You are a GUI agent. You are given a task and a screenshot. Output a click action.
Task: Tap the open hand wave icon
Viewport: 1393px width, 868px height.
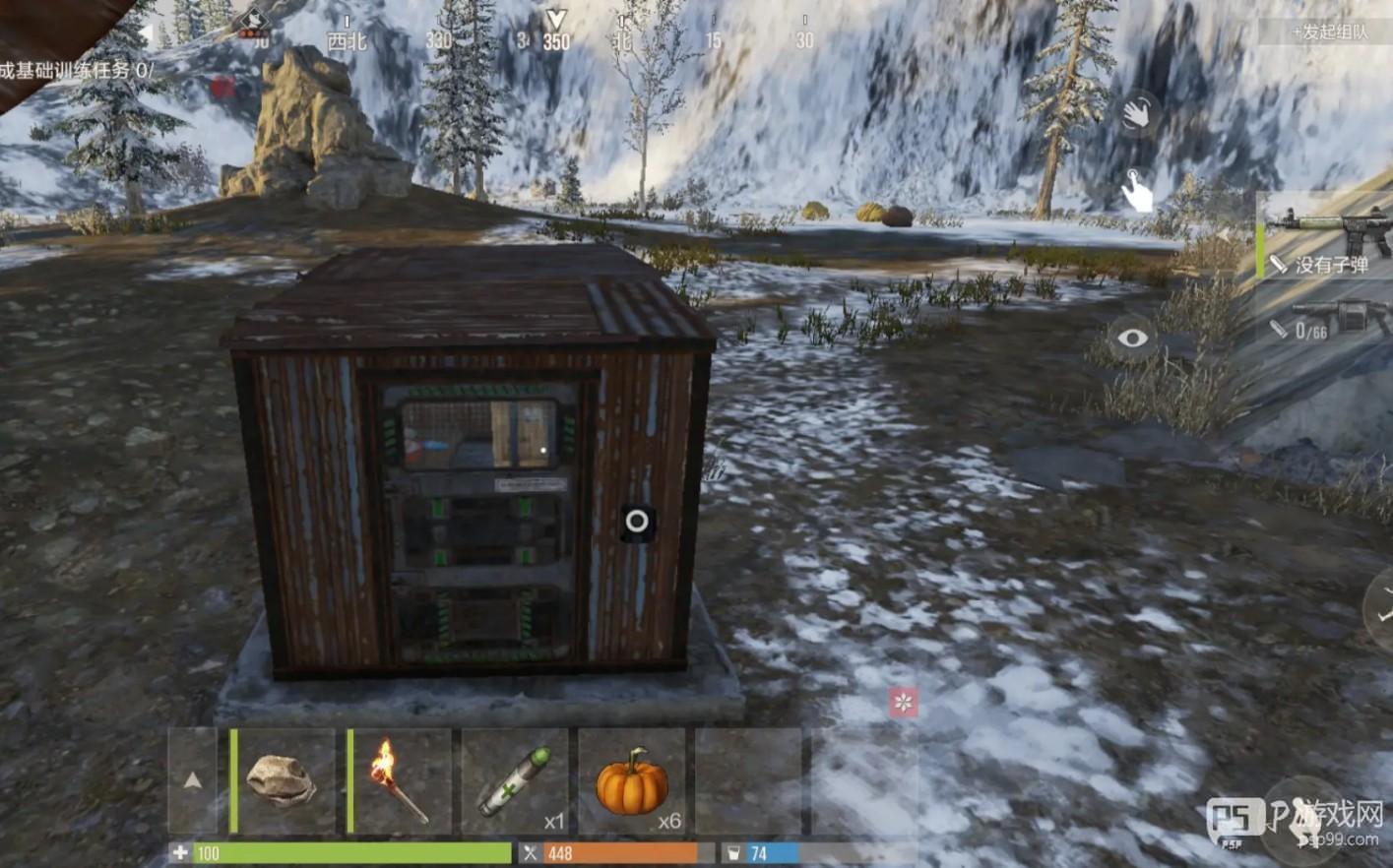pos(1137,113)
